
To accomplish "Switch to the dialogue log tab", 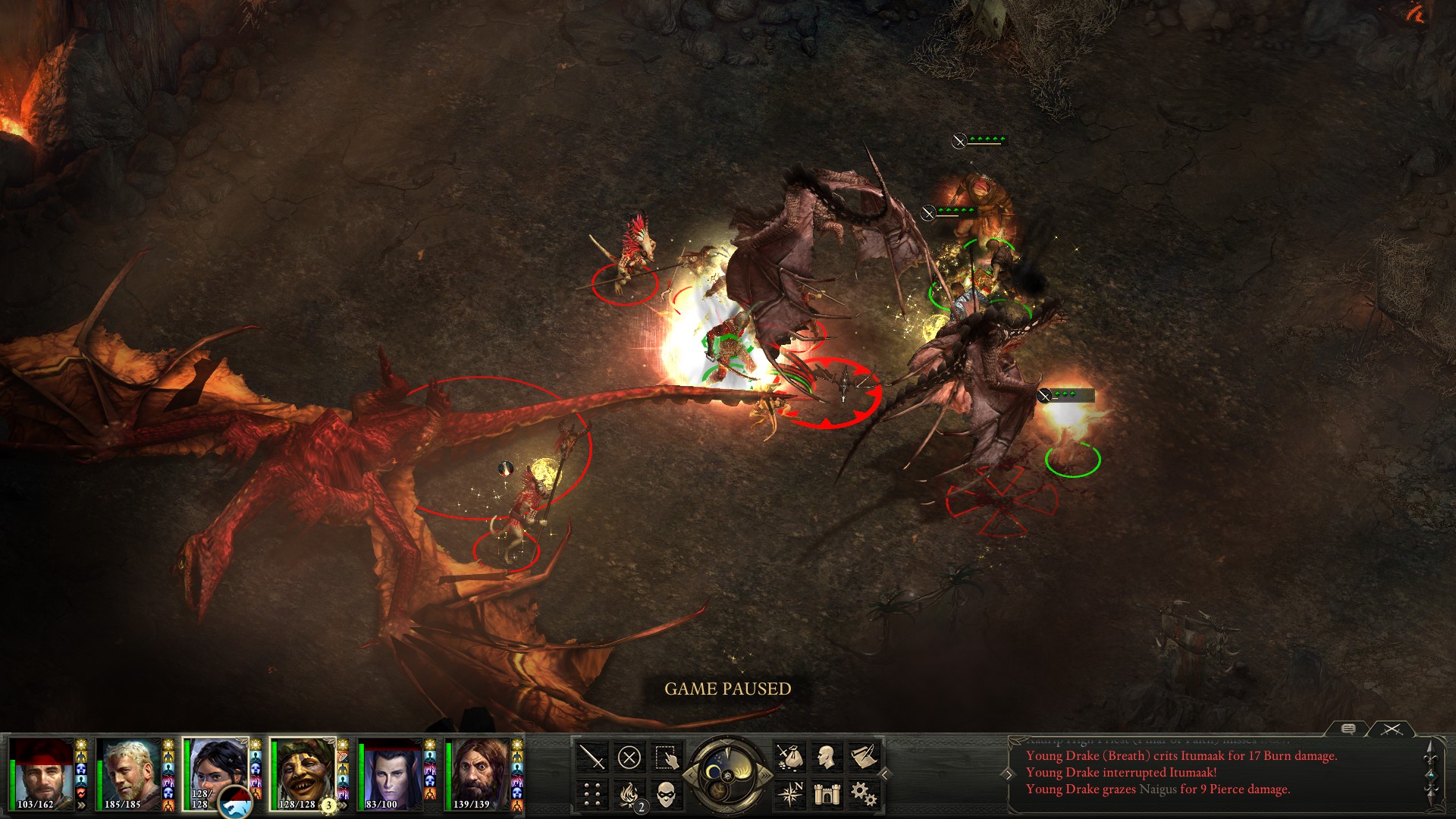I will (1348, 729).
